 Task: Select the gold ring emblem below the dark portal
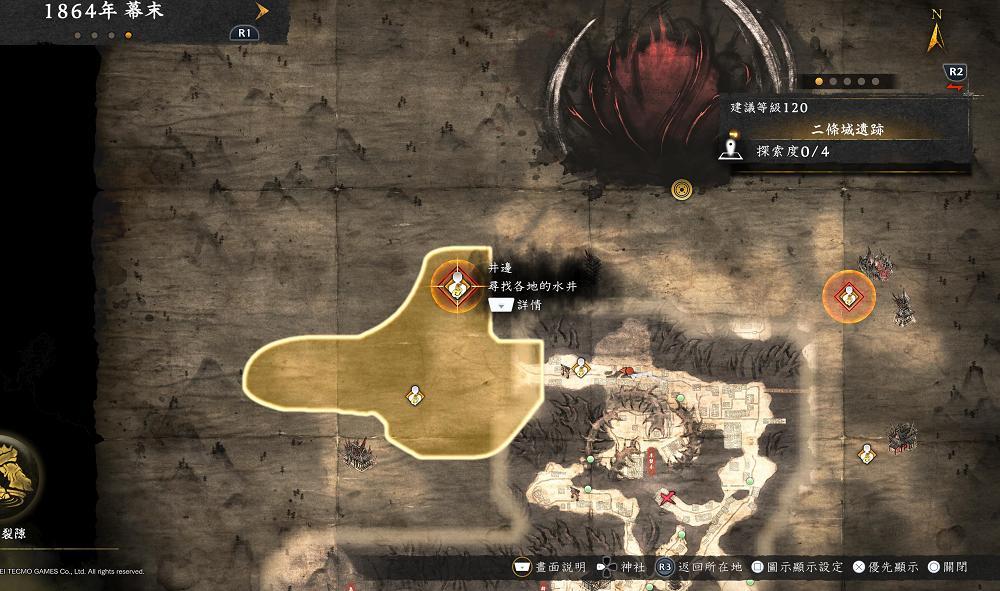(683, 188)
